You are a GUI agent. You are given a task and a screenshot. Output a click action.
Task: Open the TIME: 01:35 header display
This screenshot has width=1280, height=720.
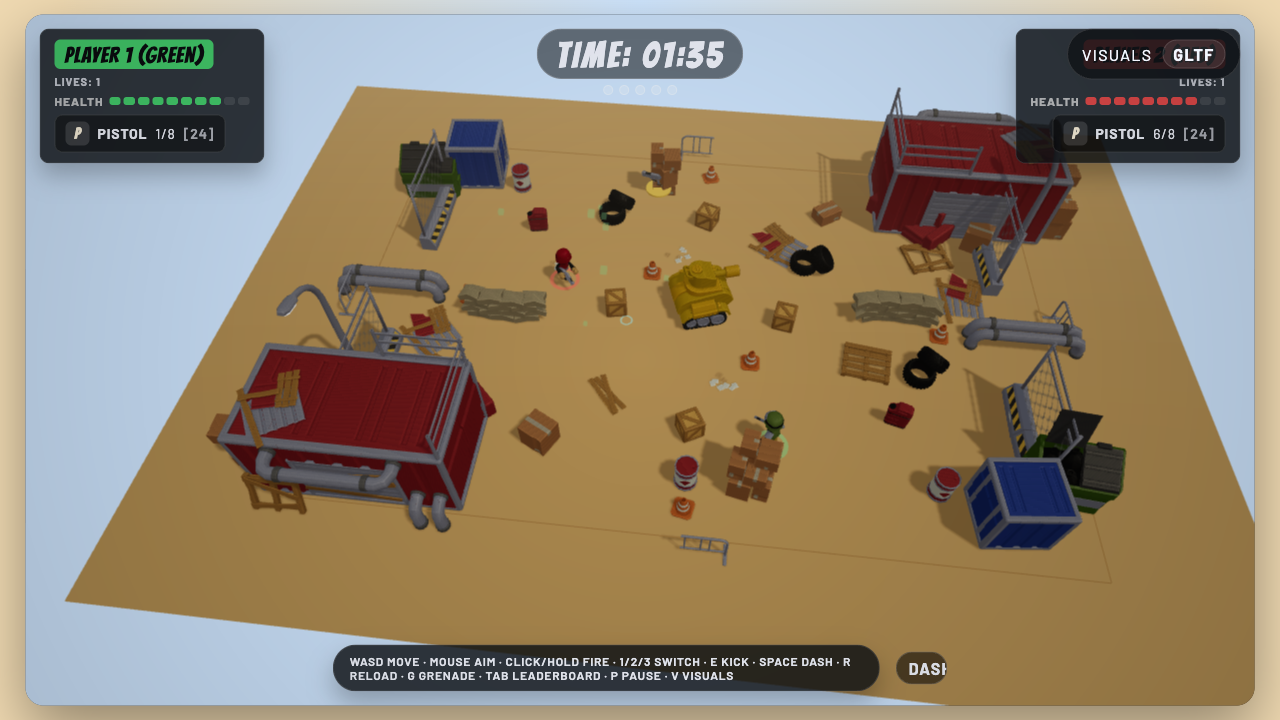(x=639, y=55)
